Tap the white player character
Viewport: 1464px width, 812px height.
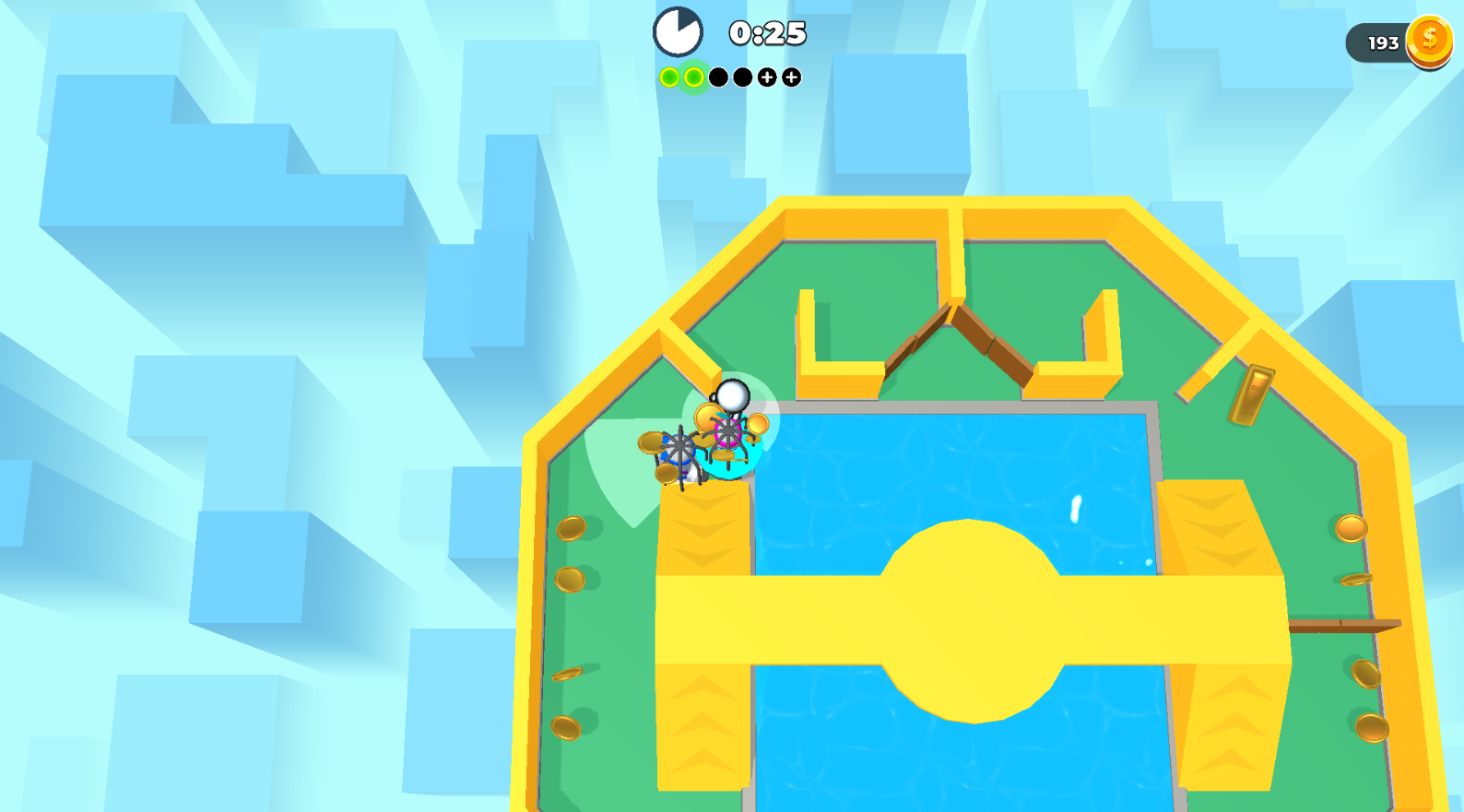click(x=732, y=394)
